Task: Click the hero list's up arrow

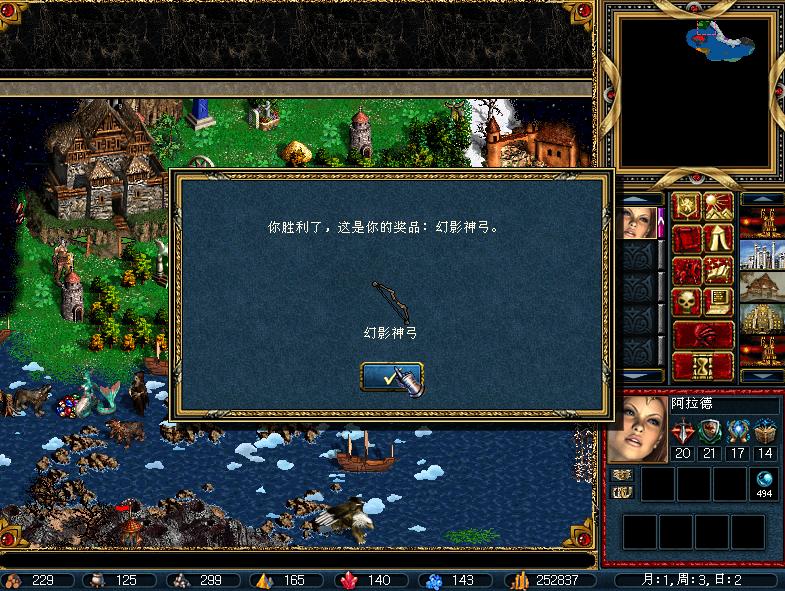Action: (x=641, y=199)
